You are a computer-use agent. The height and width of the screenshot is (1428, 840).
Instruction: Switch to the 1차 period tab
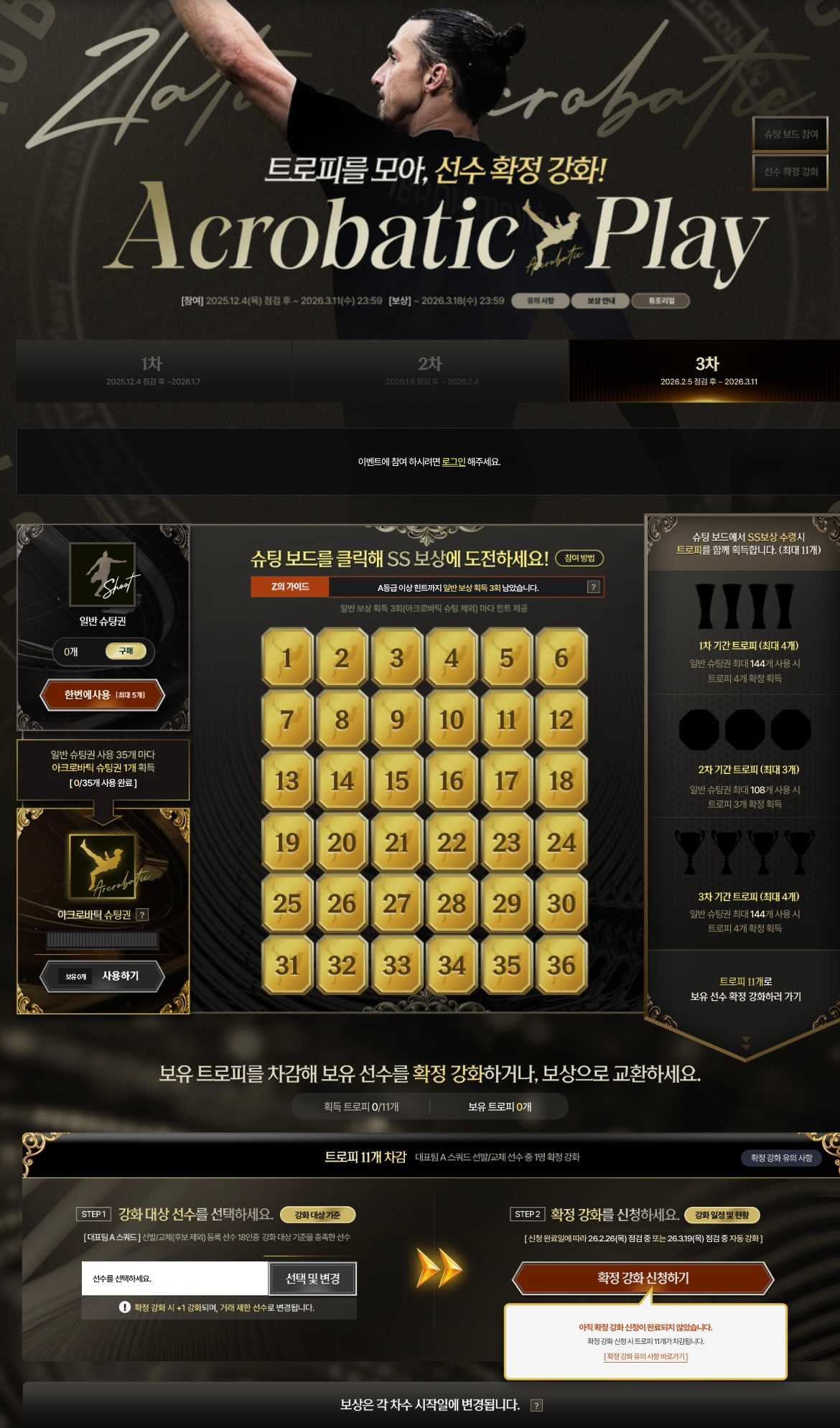(153, 370)
